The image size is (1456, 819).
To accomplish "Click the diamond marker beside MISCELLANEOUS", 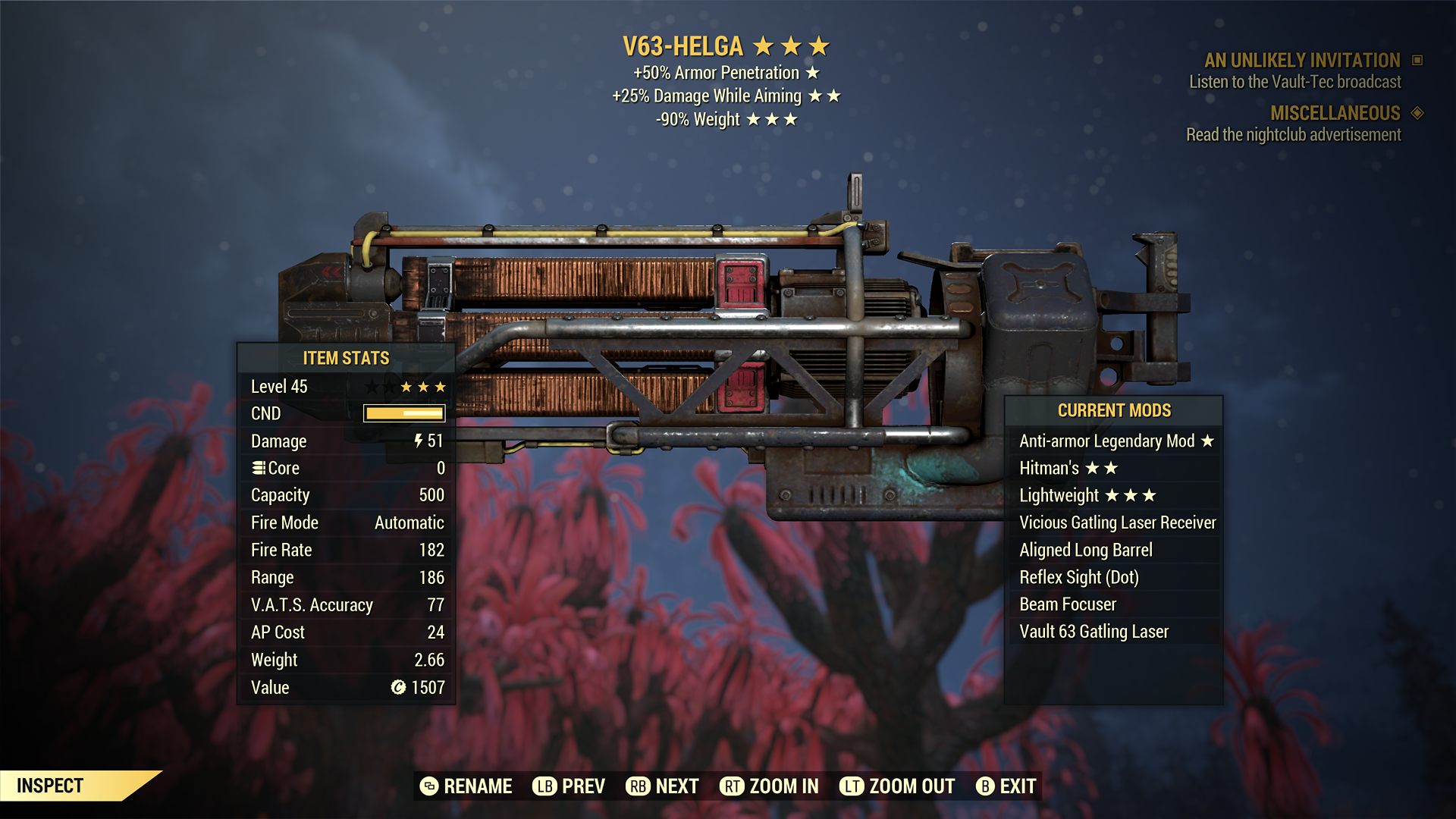I will coord(1416,114).
